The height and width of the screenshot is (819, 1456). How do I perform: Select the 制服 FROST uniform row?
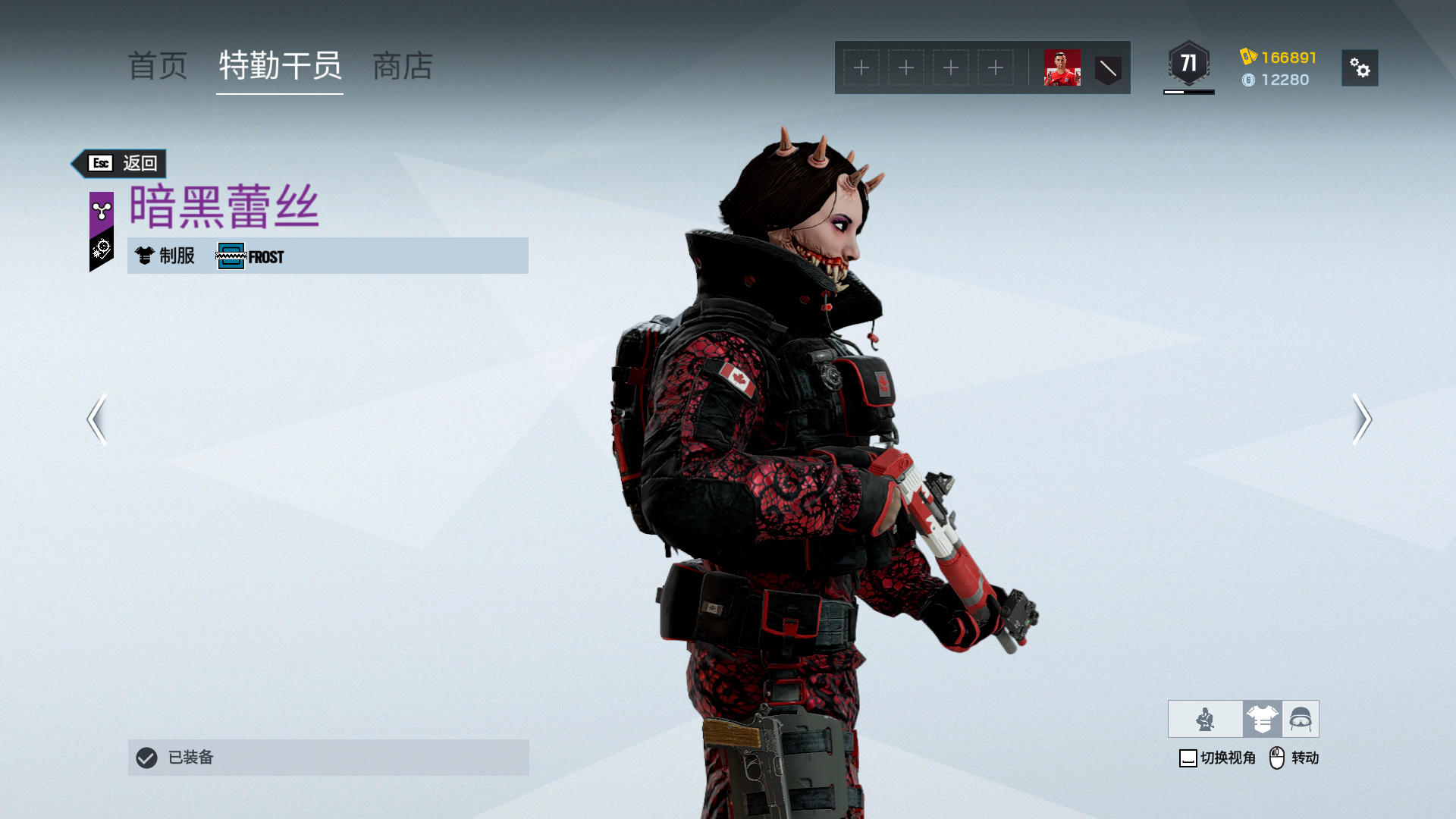[328, 256]
